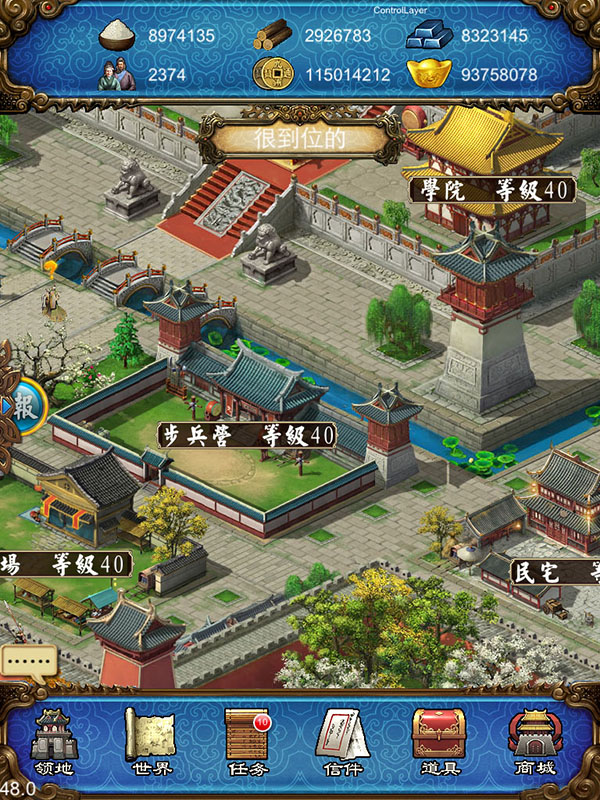600x800 pixels.
Task: Click the city name banner 很到位的
Action: [300, 138]
